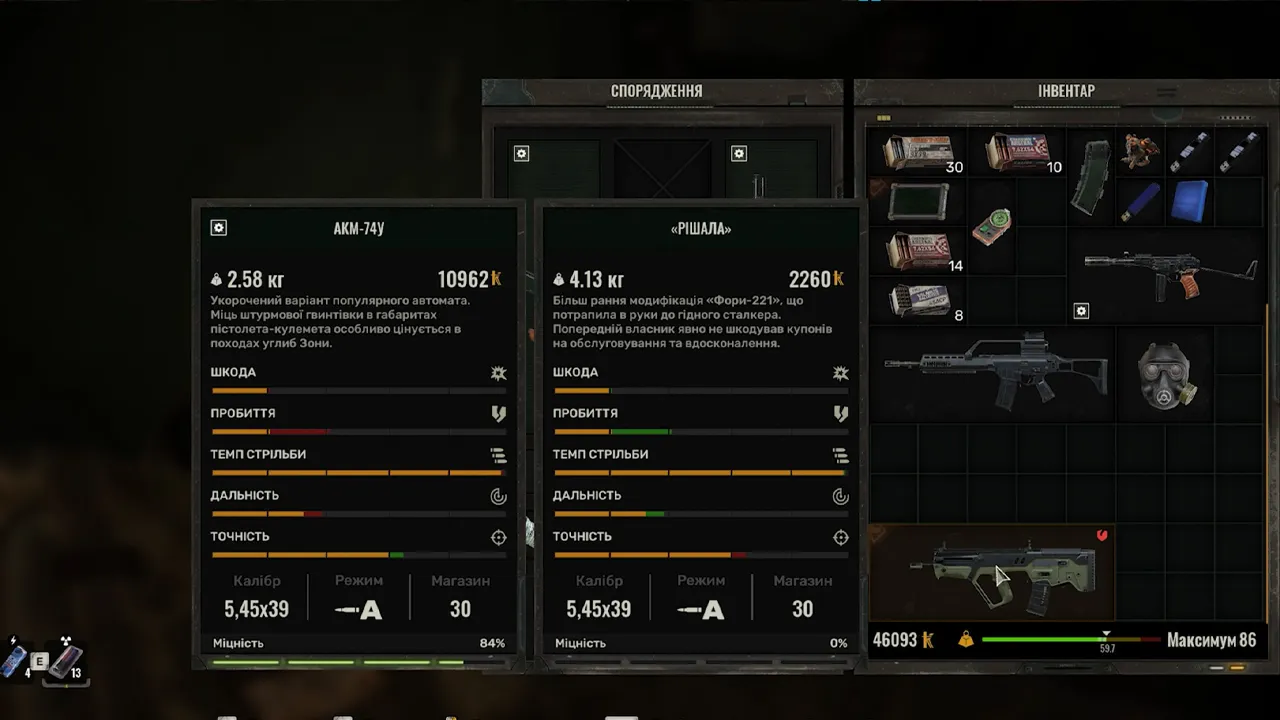This screenshot has width=1280, height=720.
Task: Click the gear icon on left equipment slot
Action: (x=521, y=154)
